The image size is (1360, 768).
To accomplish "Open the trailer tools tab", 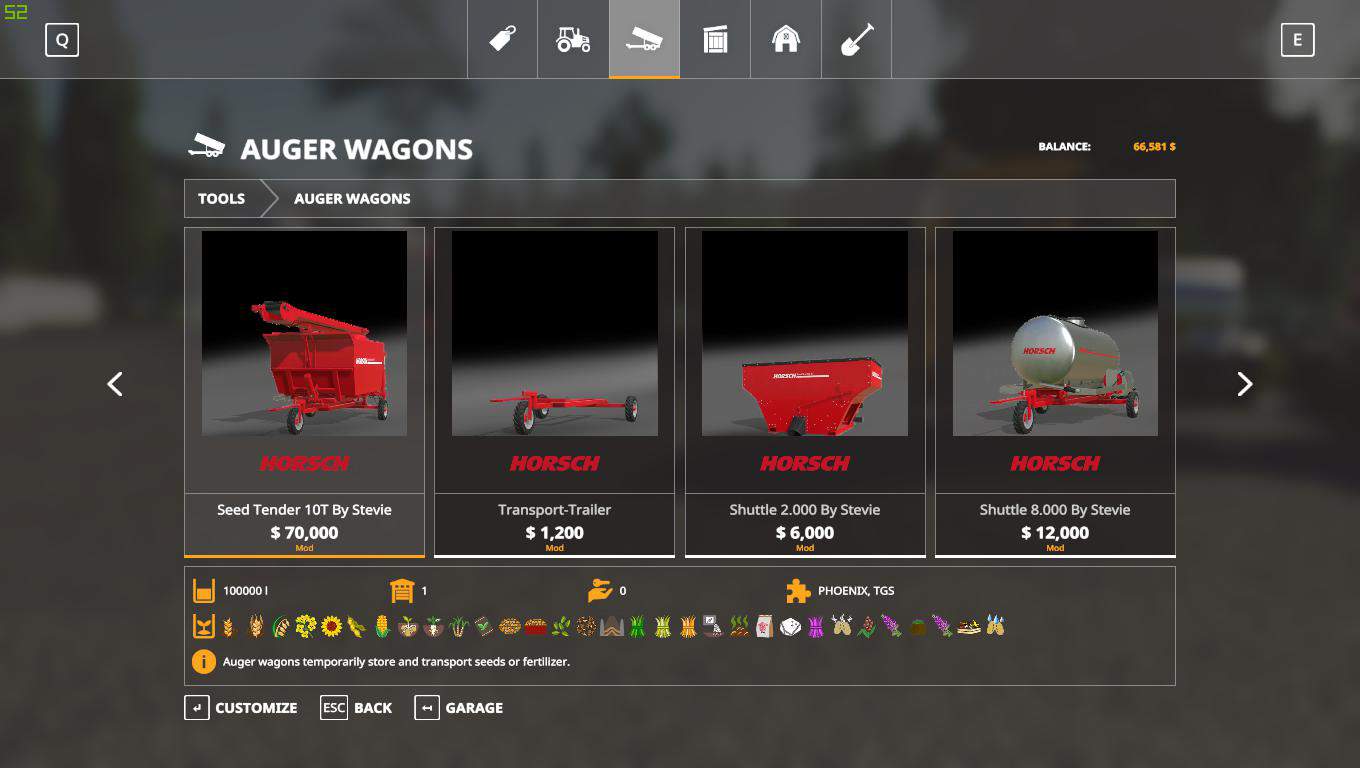I will click(x=644, y=39).
